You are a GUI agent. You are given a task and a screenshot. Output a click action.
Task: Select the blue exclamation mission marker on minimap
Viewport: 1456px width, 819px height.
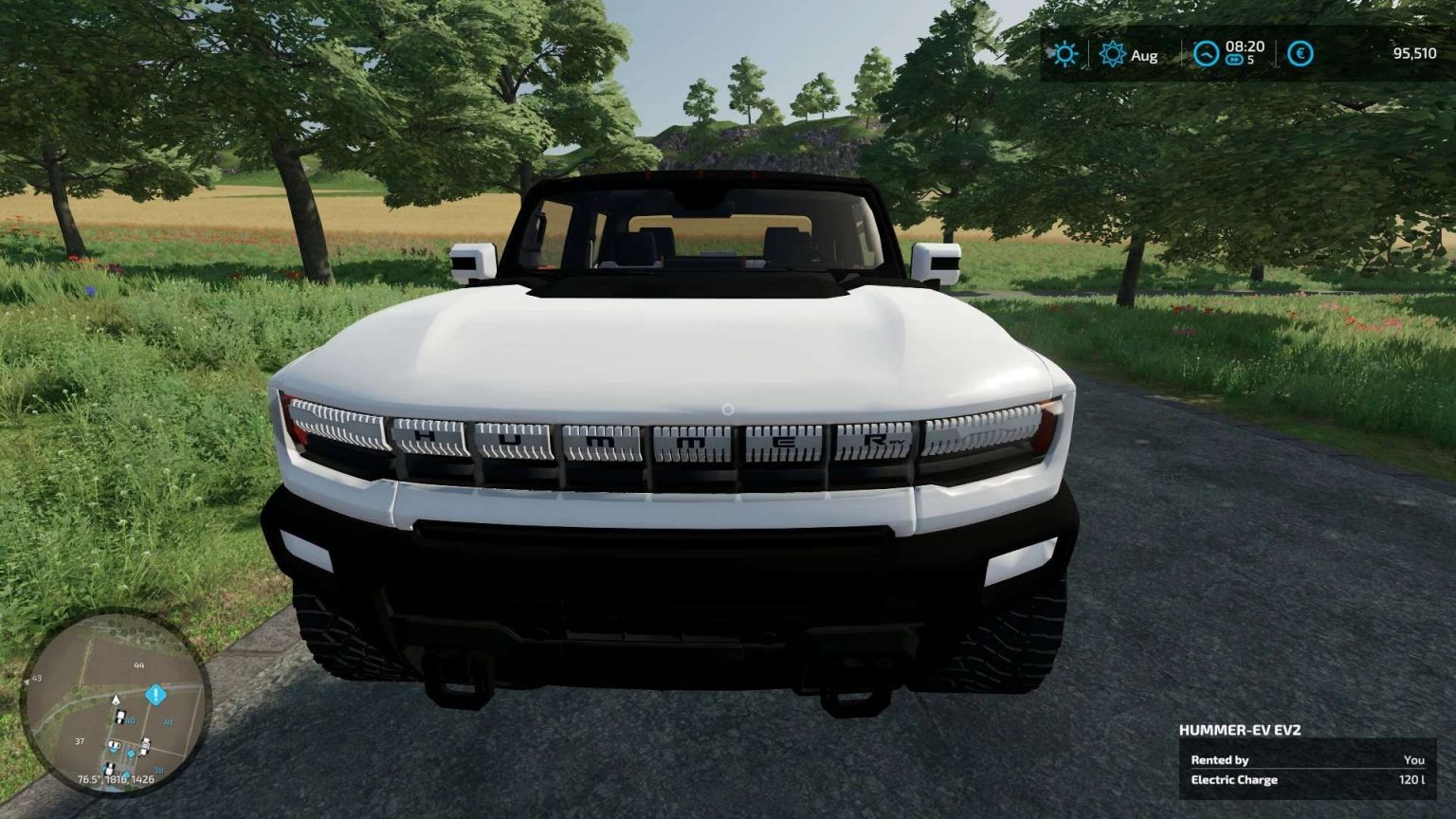click(155, 696)
